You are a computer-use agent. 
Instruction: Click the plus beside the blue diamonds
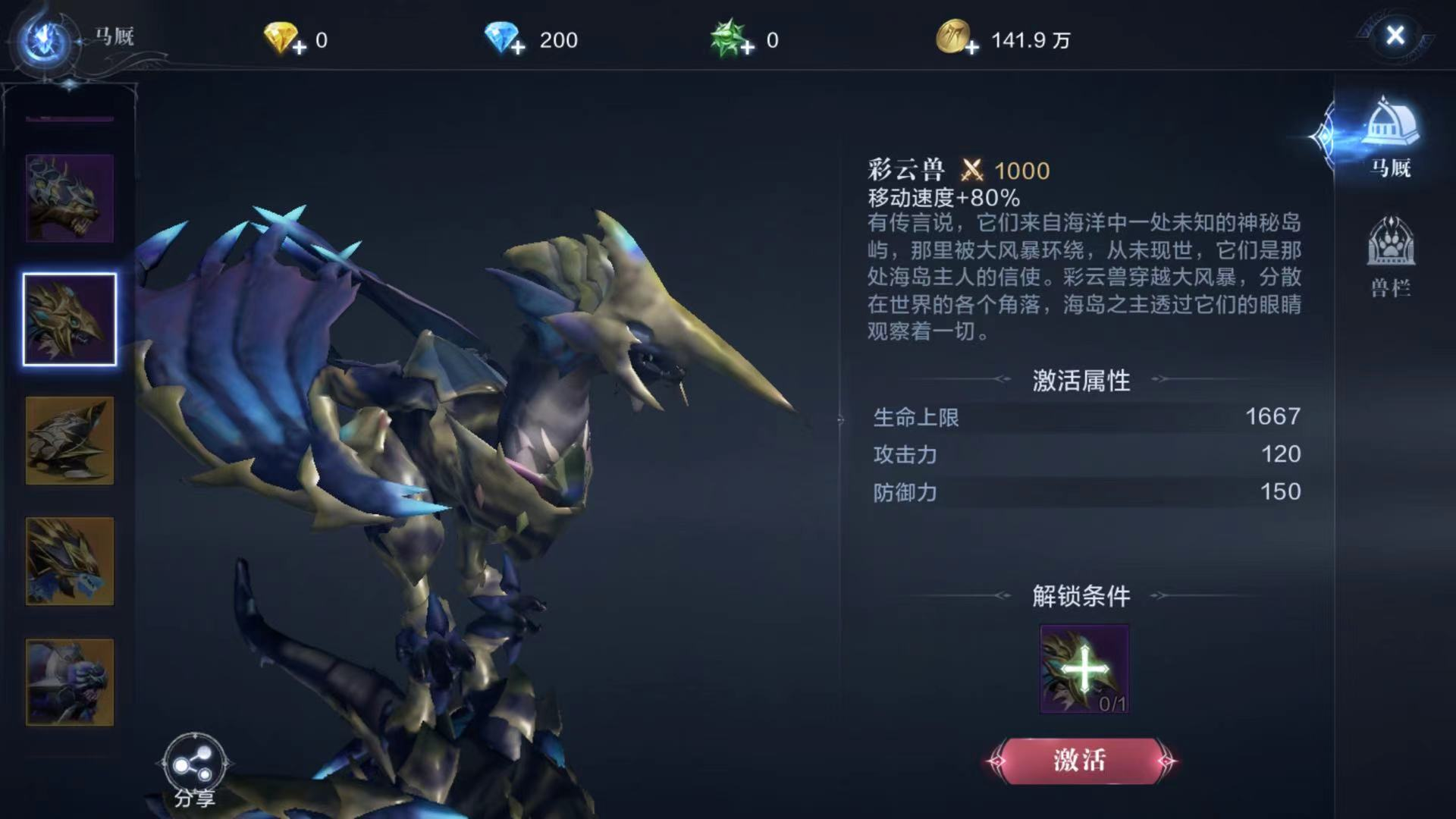pos(518,47)
